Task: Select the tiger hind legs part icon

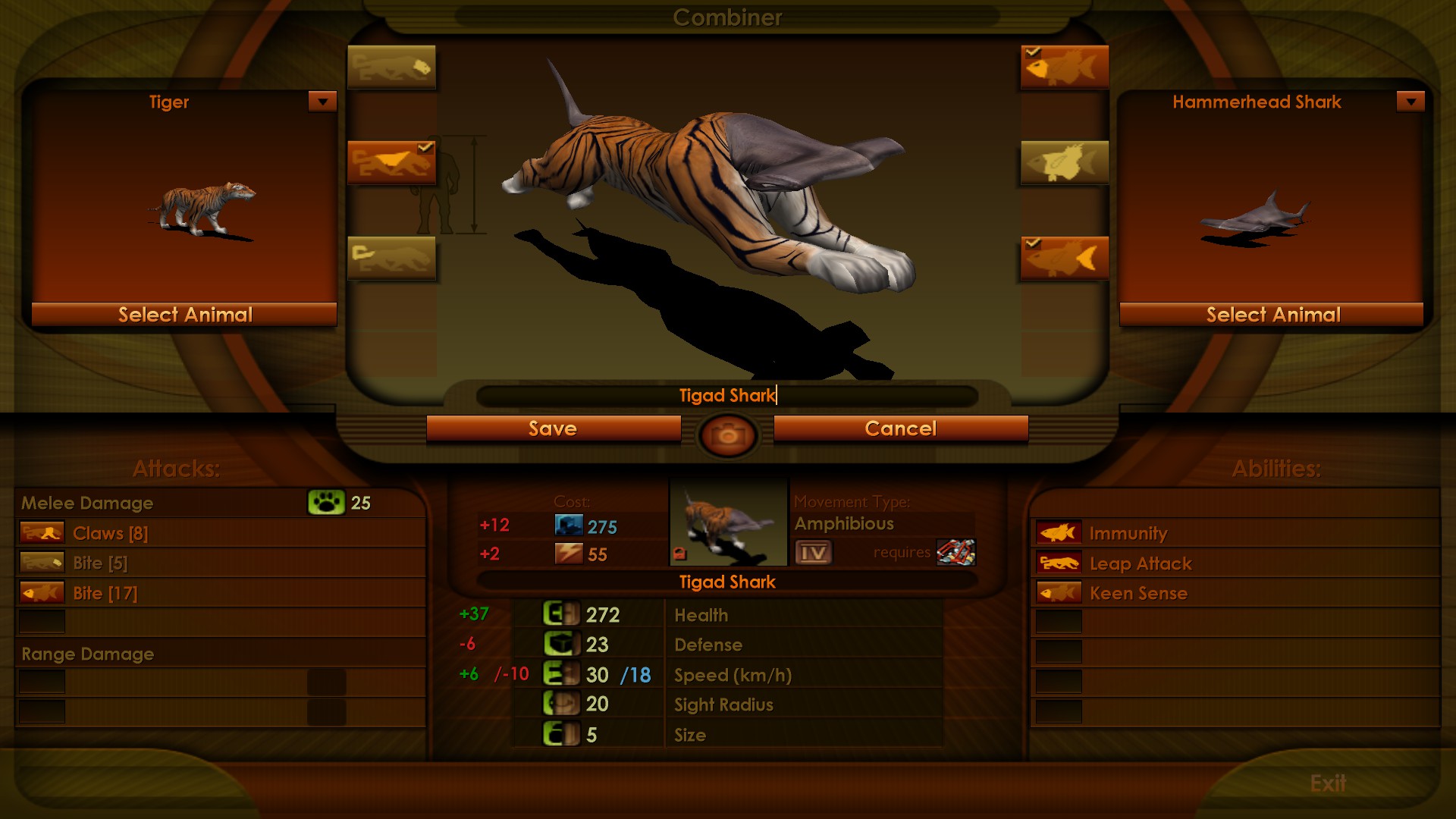Action: [x=391, y=258]
